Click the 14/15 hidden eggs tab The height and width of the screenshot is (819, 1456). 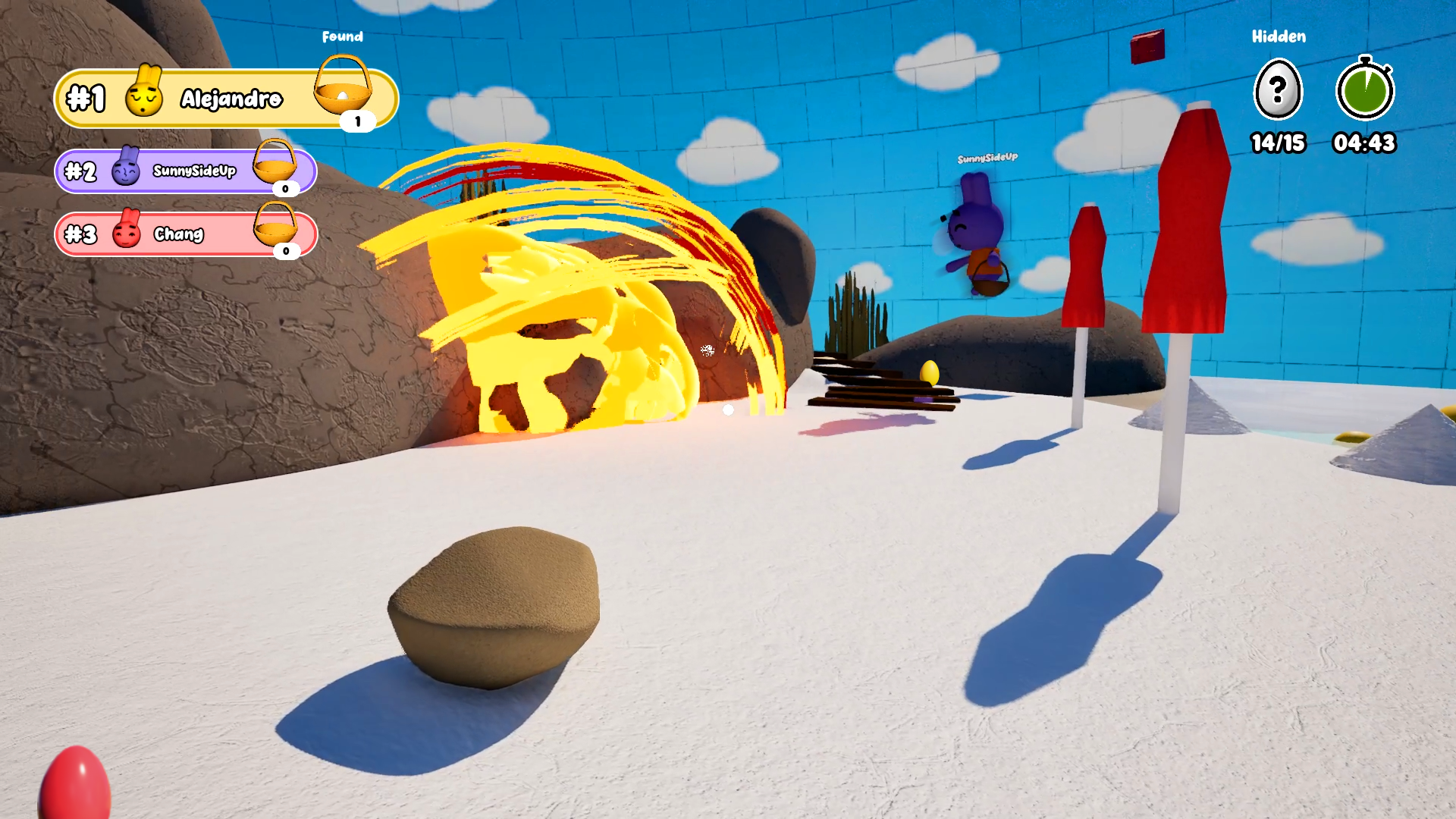1278,143
